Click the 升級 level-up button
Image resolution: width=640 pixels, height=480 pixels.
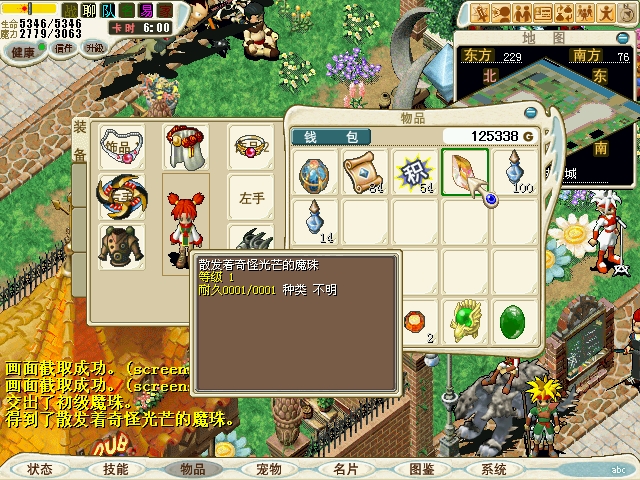click(x=94, y=48)
